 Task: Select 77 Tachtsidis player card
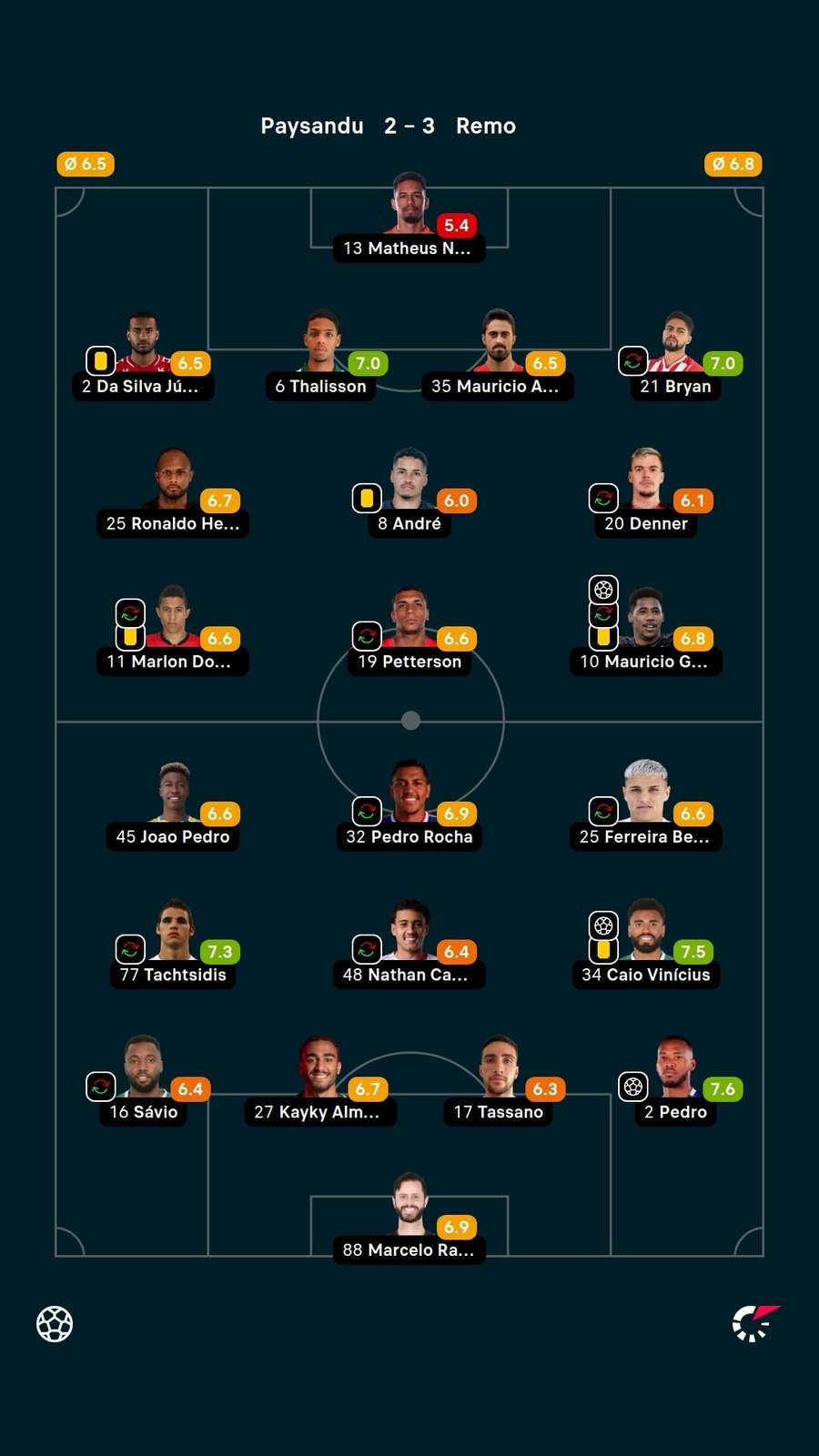(173, 945)
